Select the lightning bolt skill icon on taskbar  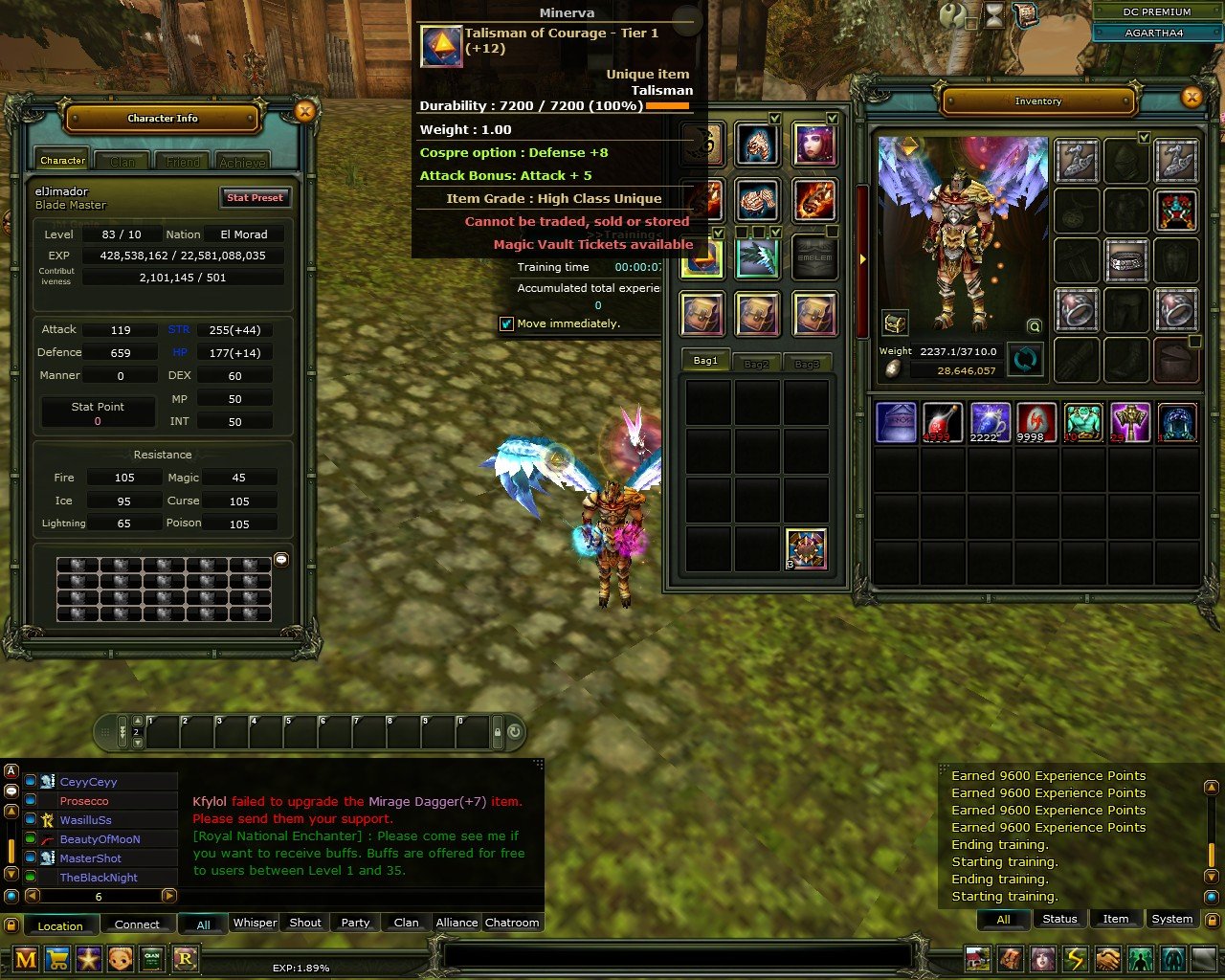click(1076, 958)
